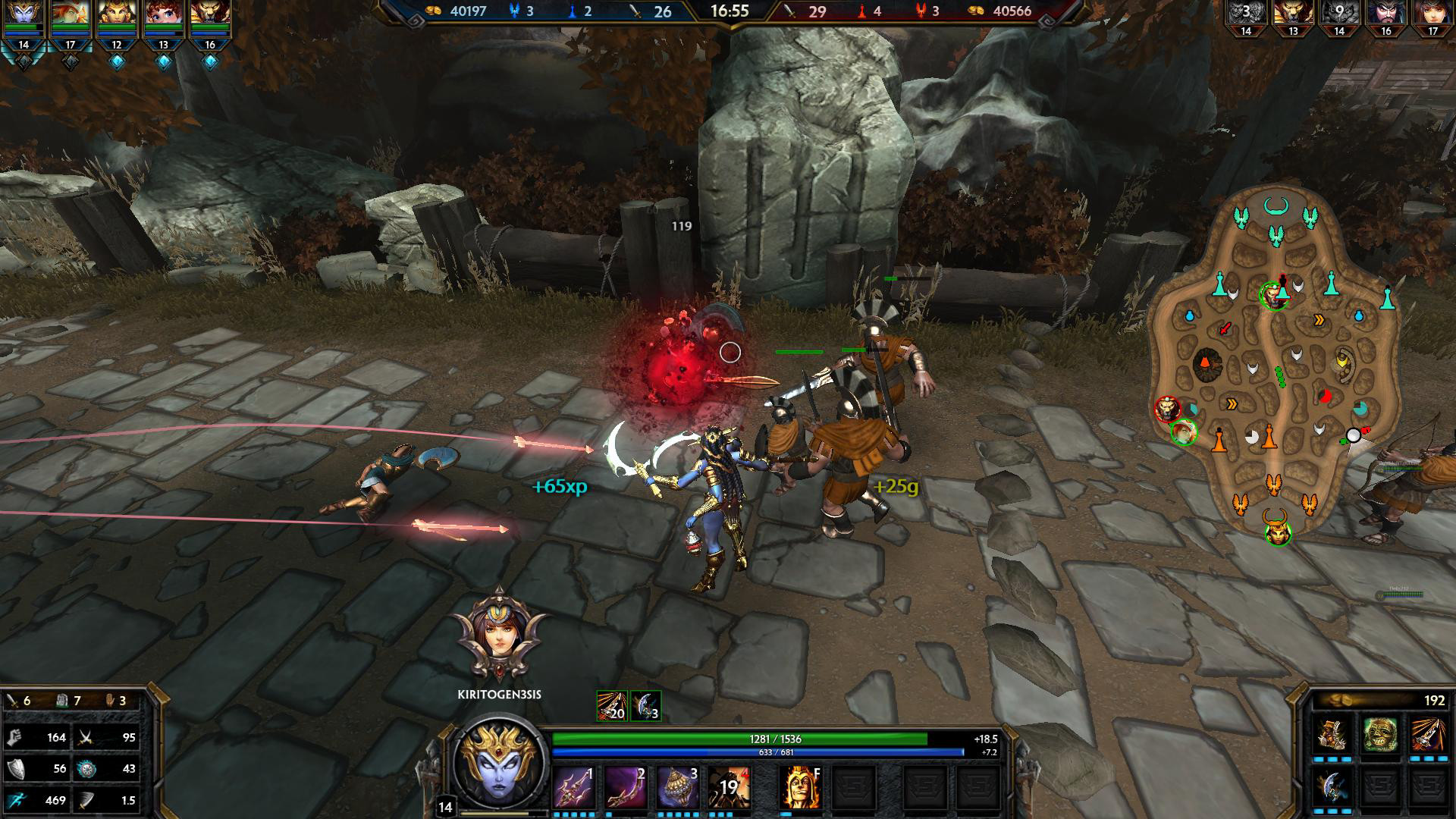The height and width of the screenshot is (819, 1456).
Task: Activate the trident ability in slot 1
Action: pos(573,787)
